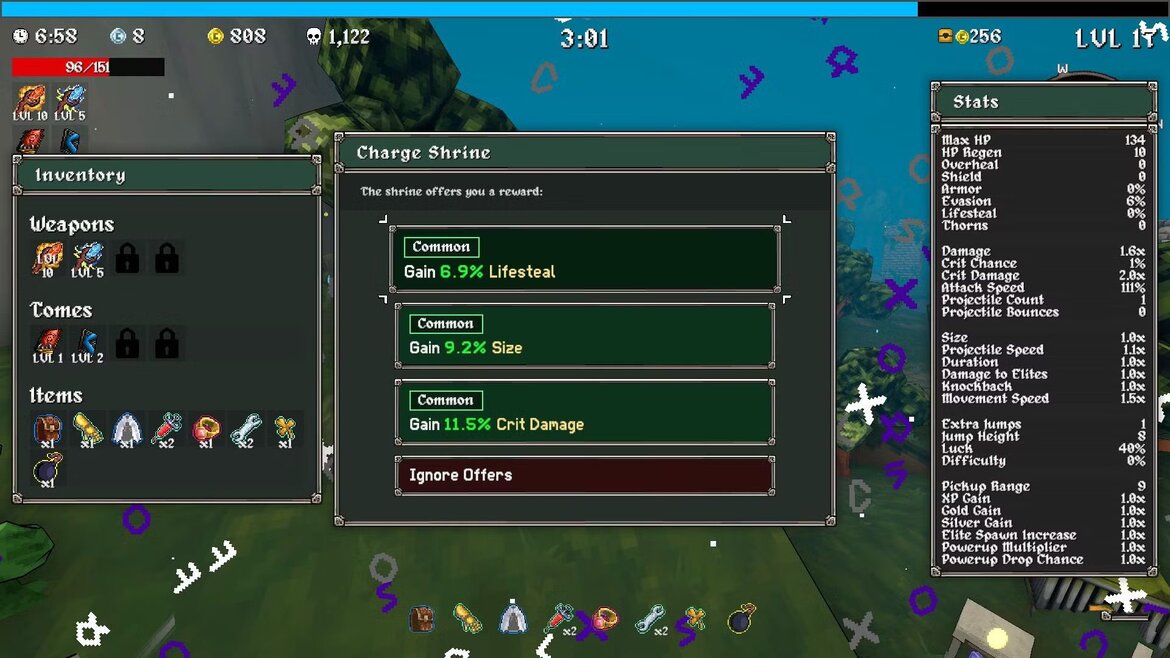Click the white cloak icon in the bottom item bar
Screen dimensions: 1170x658
(514, 619)
